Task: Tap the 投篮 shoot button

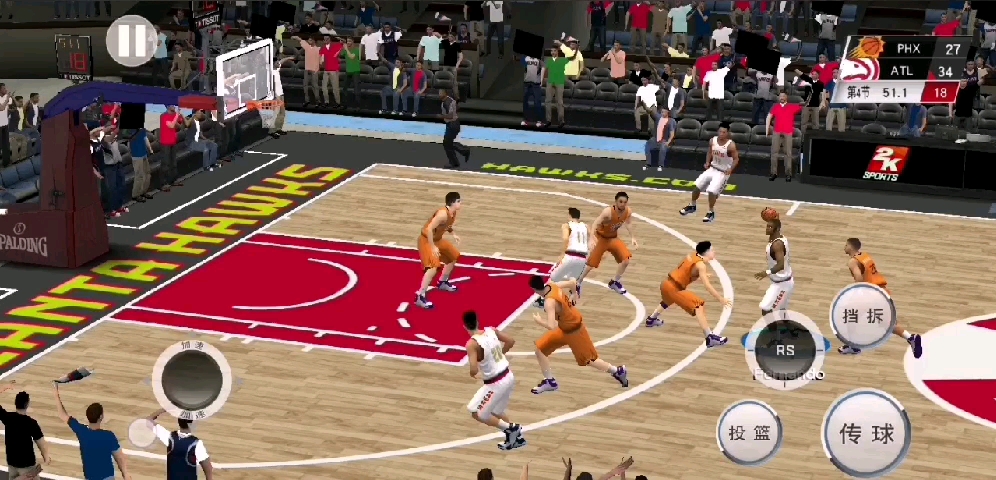Action: 749,432
